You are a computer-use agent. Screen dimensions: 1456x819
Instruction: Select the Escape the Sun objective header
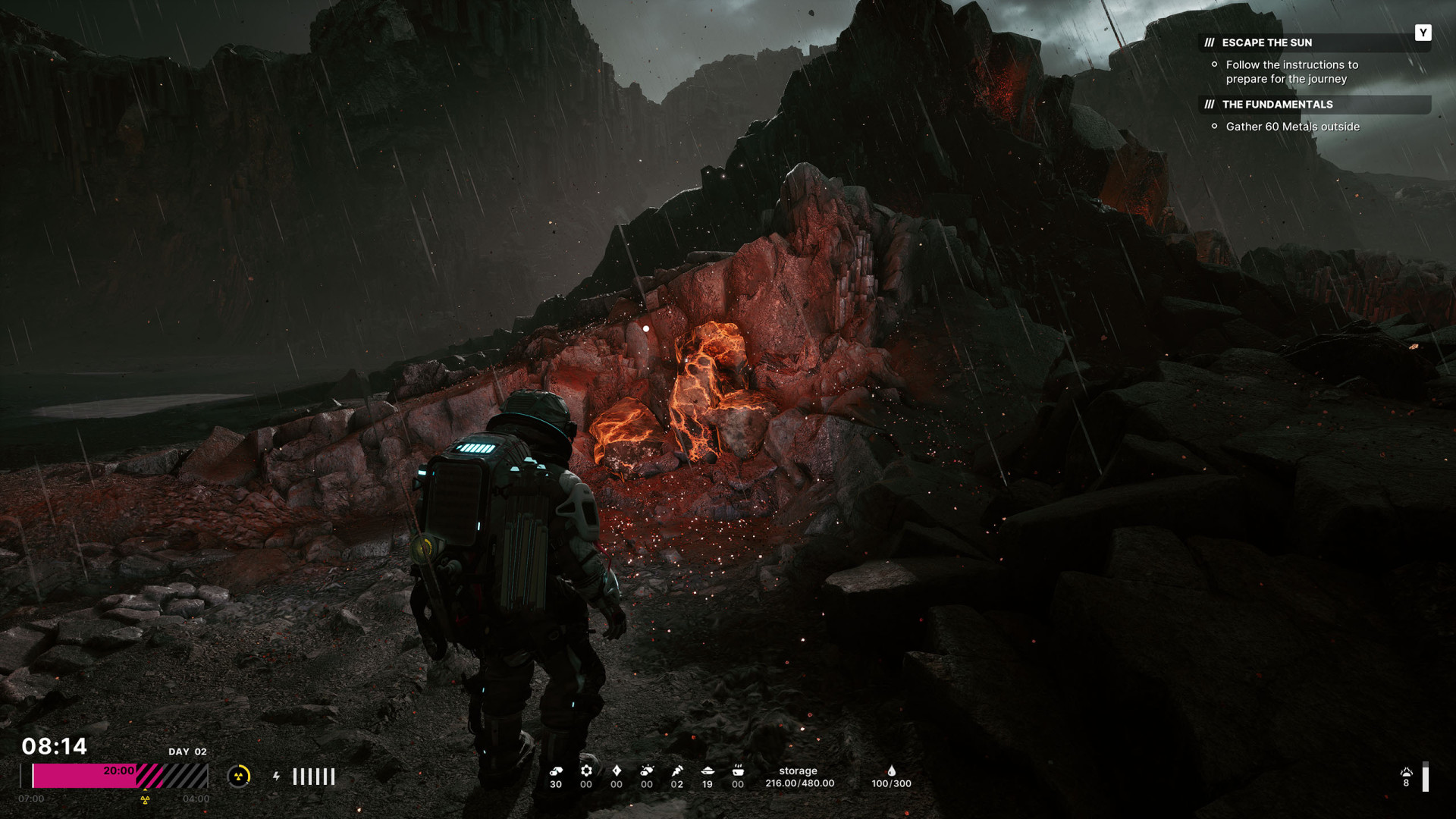point(1266,42)
